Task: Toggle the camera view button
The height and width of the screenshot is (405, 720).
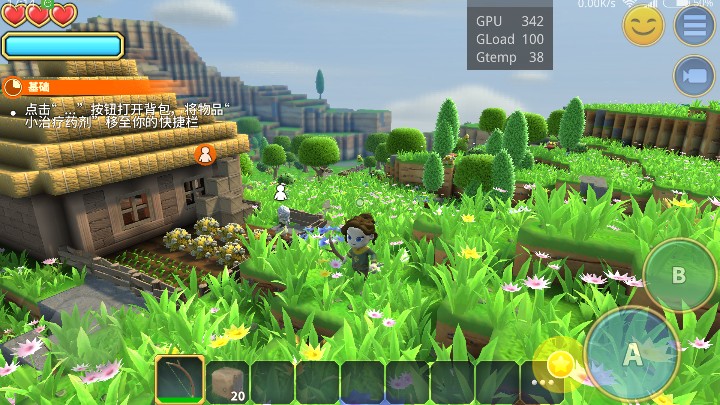Action: 694,76
